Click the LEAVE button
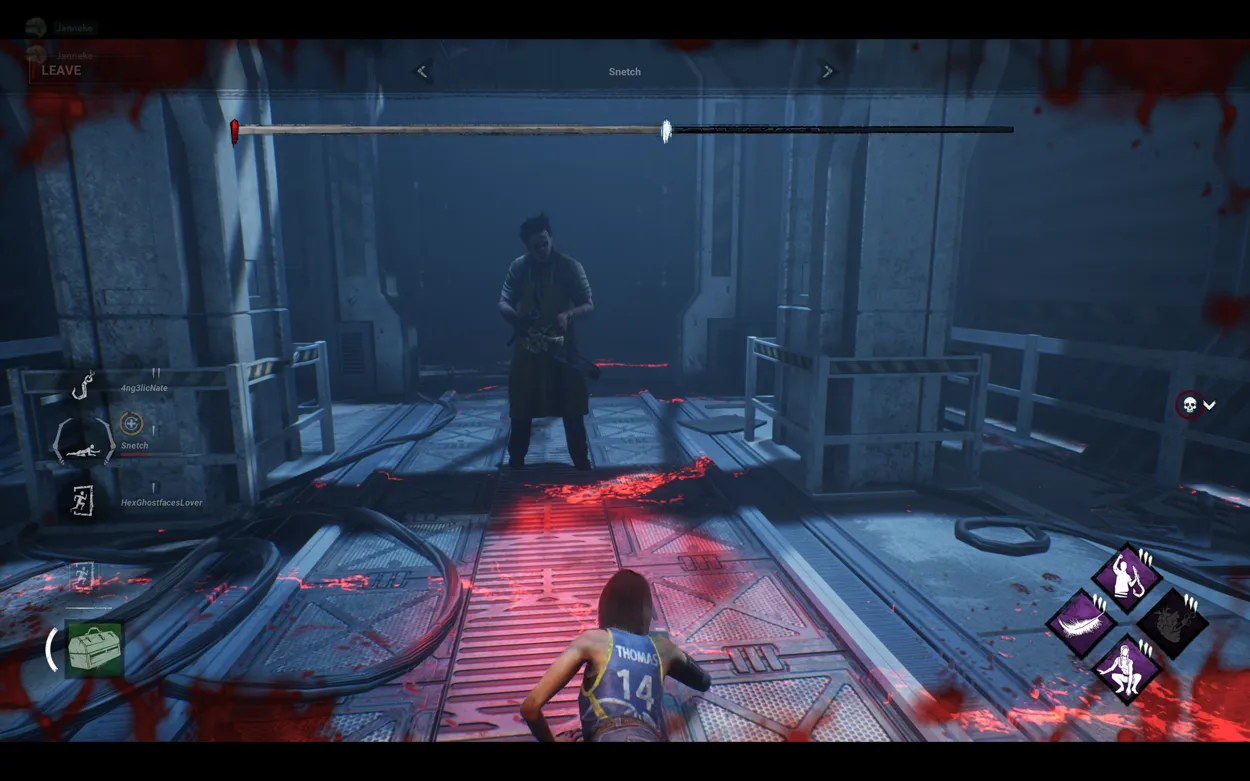This screenshot has height=781, width=1250. pos(61,71)
